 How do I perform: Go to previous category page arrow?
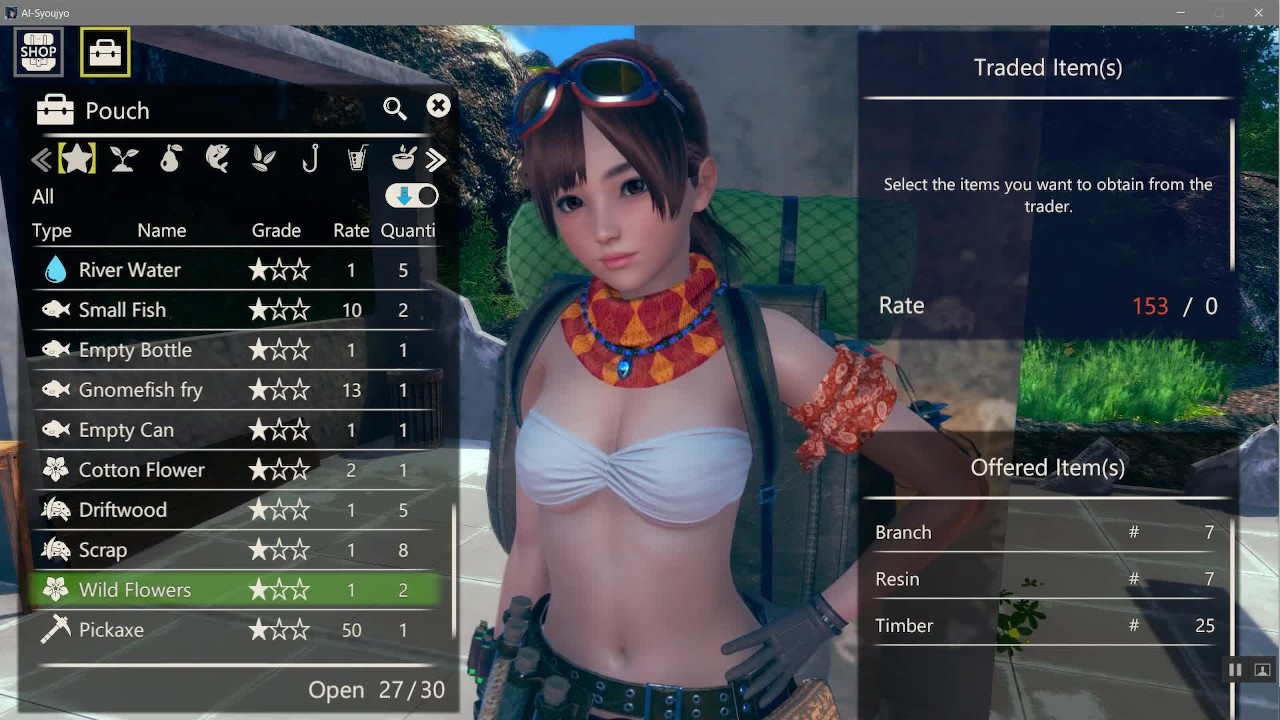(41, 160)
